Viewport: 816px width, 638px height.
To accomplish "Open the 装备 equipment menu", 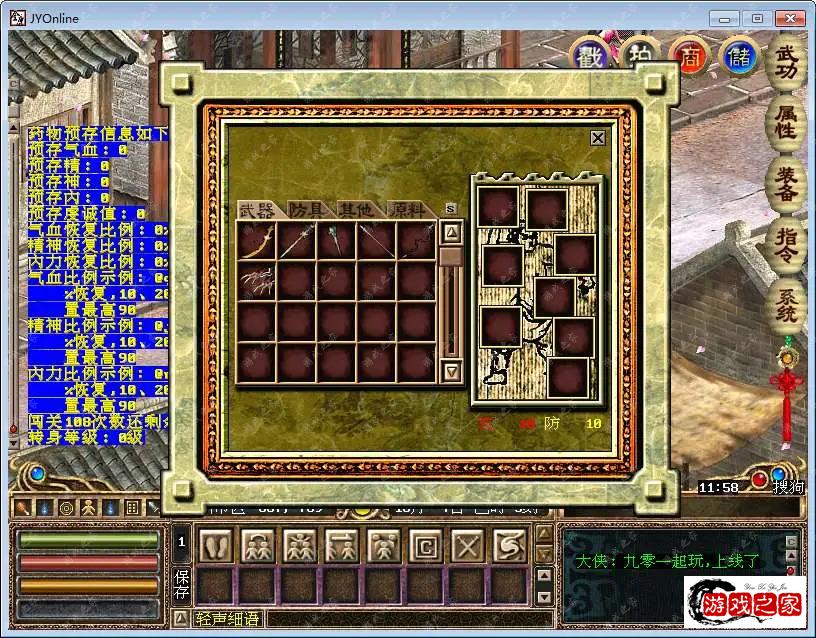I will point(787,184).
